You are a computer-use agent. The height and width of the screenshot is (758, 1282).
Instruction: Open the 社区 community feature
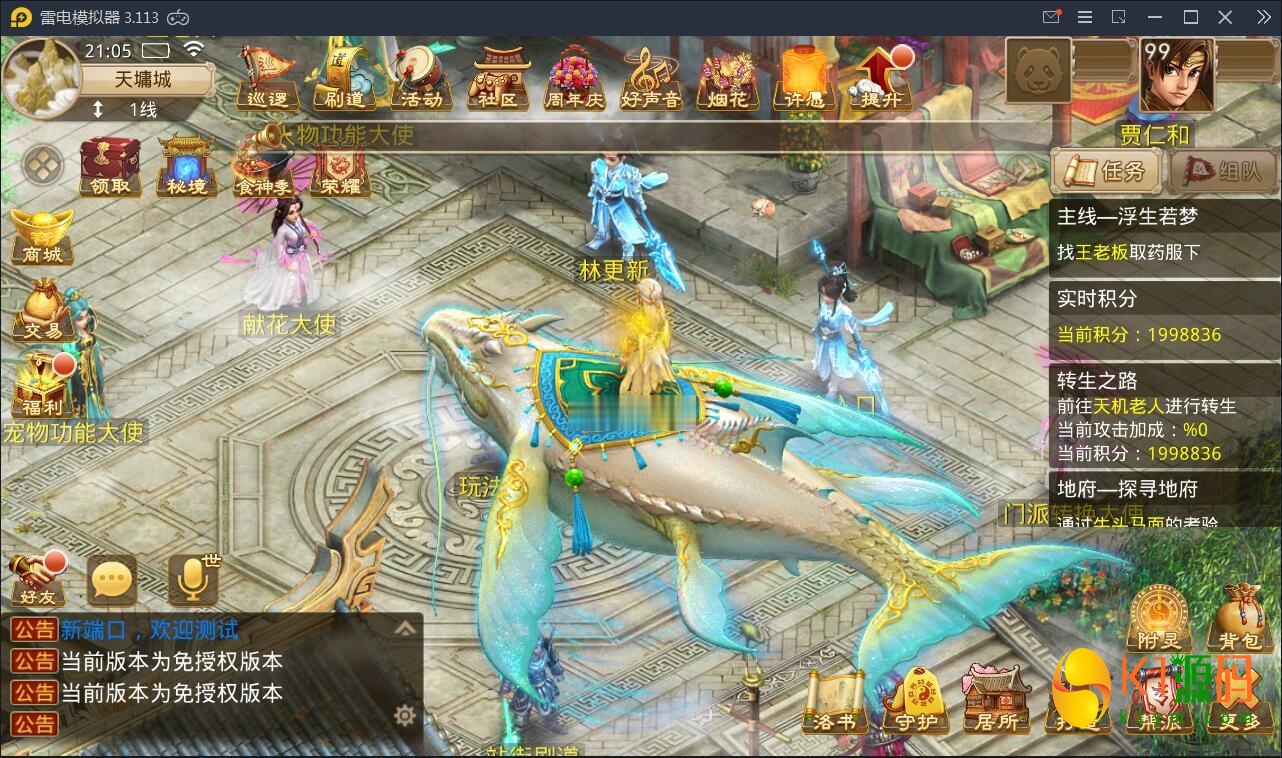[497, 80]
